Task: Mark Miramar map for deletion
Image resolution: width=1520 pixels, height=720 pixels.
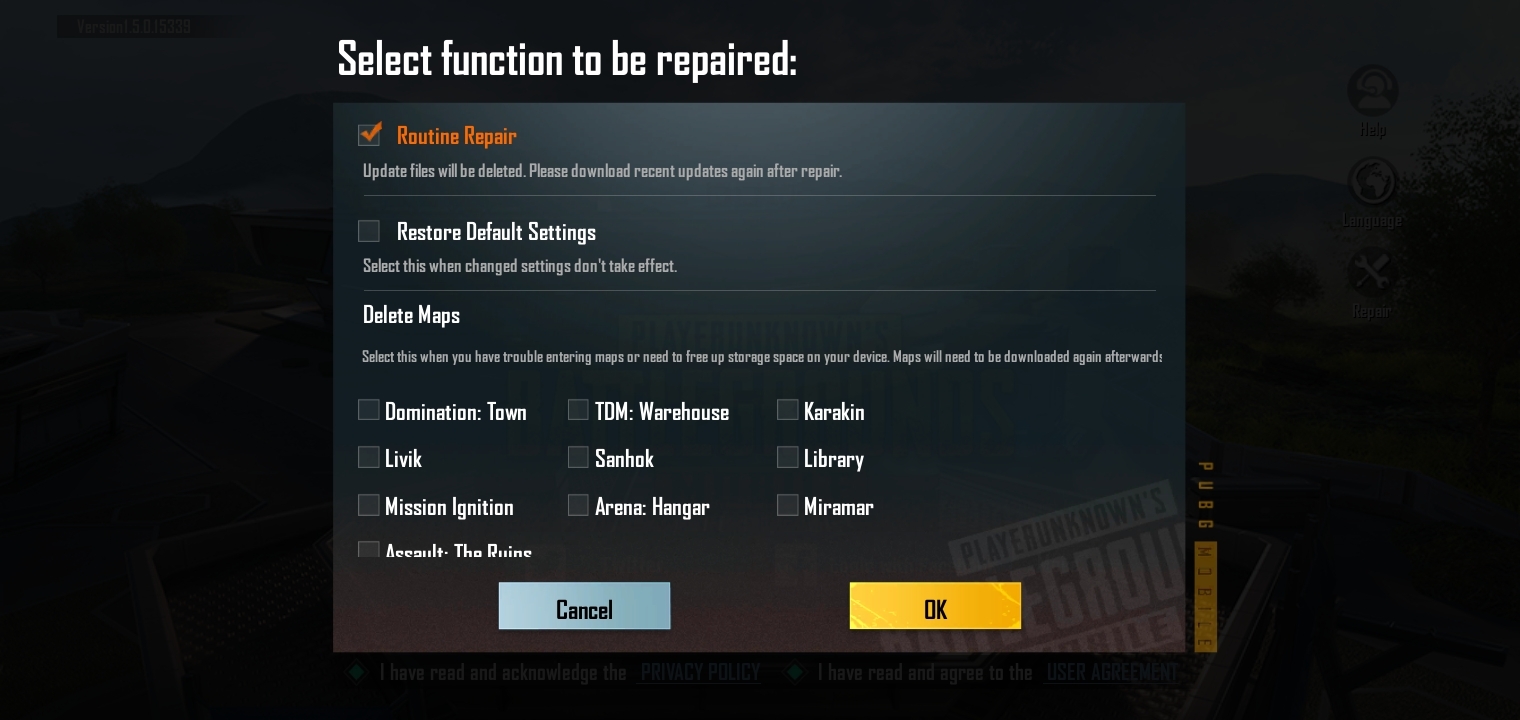Action: (x=788, y=505)
